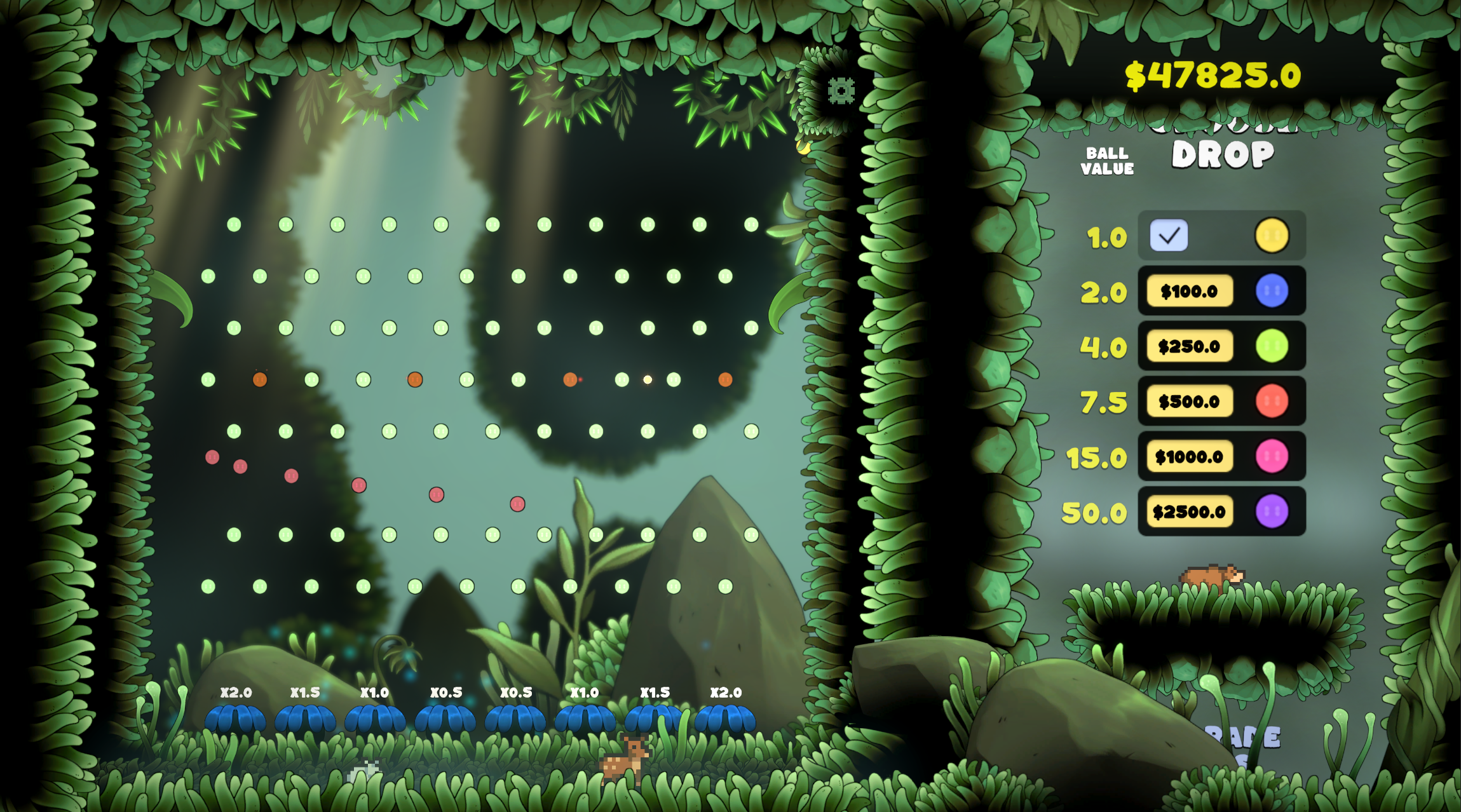Buy the 50.0 ball for $2500.0

[1189, 512]
